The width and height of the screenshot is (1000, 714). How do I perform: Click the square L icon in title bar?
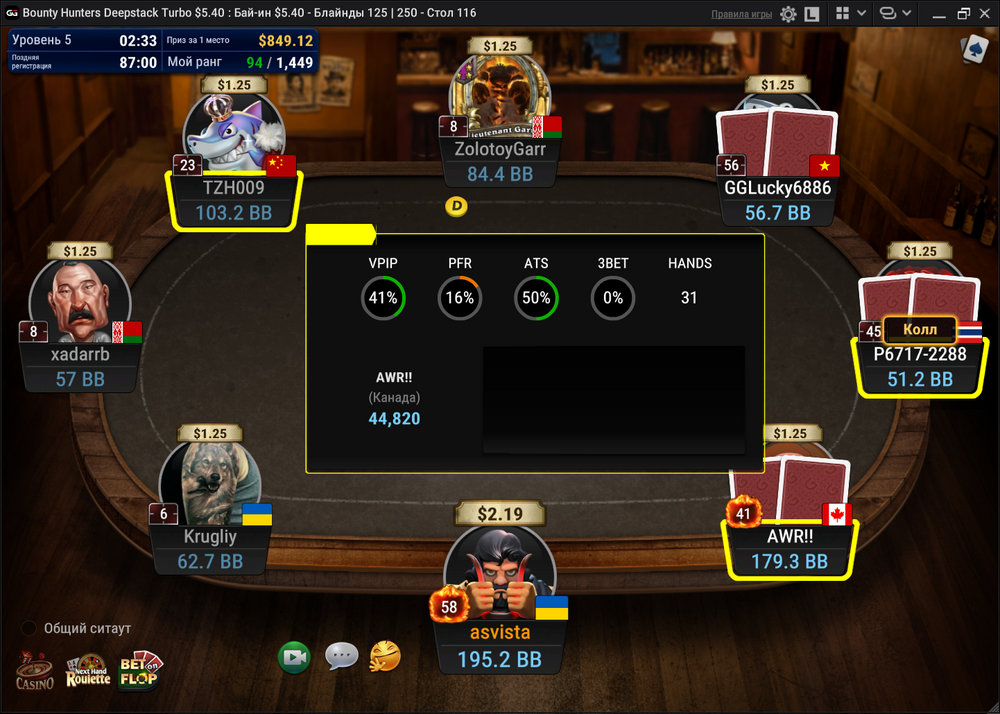[x=812, y=14]
